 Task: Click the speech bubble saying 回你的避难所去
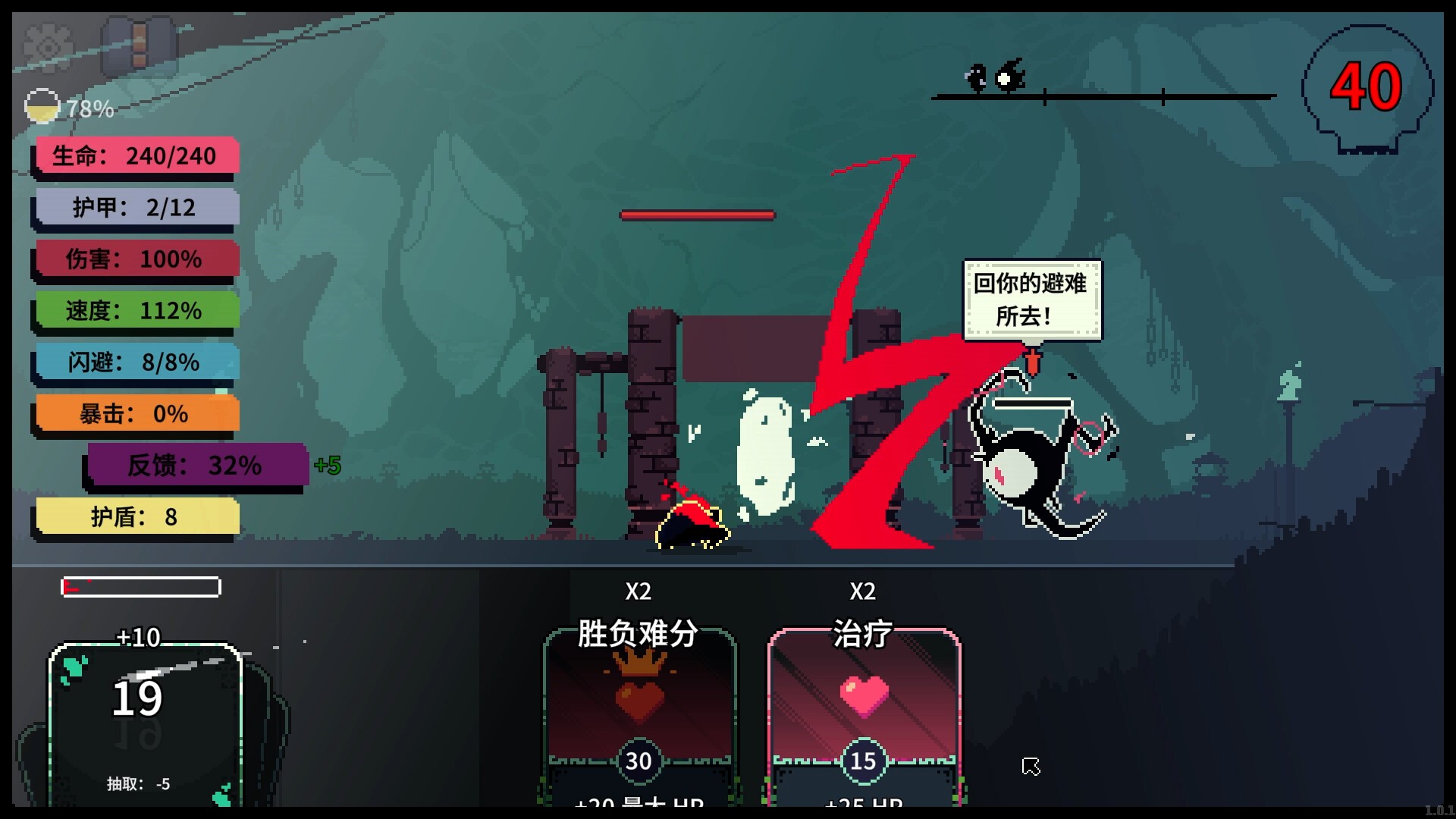point(1031,300)
